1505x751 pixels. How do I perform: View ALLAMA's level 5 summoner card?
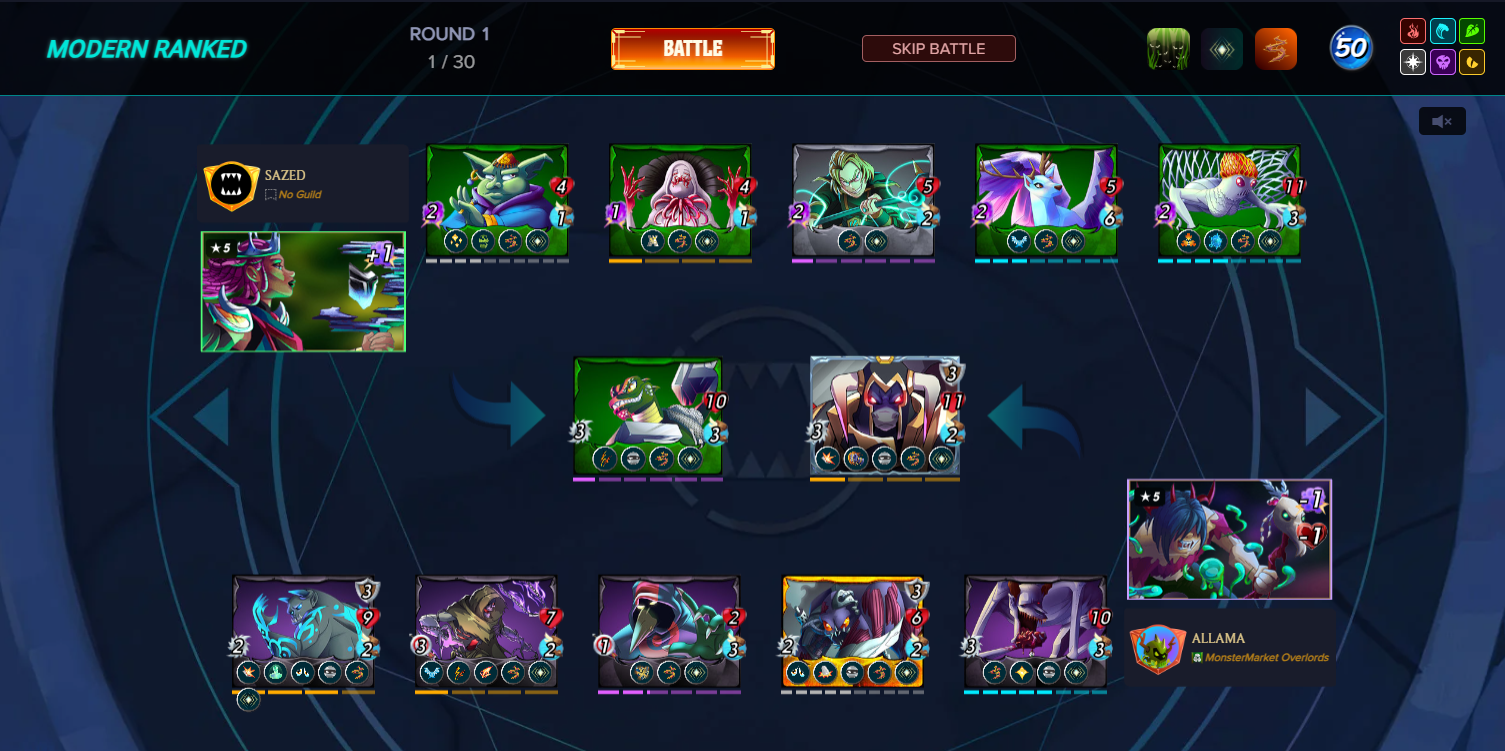pos(1229,539)
